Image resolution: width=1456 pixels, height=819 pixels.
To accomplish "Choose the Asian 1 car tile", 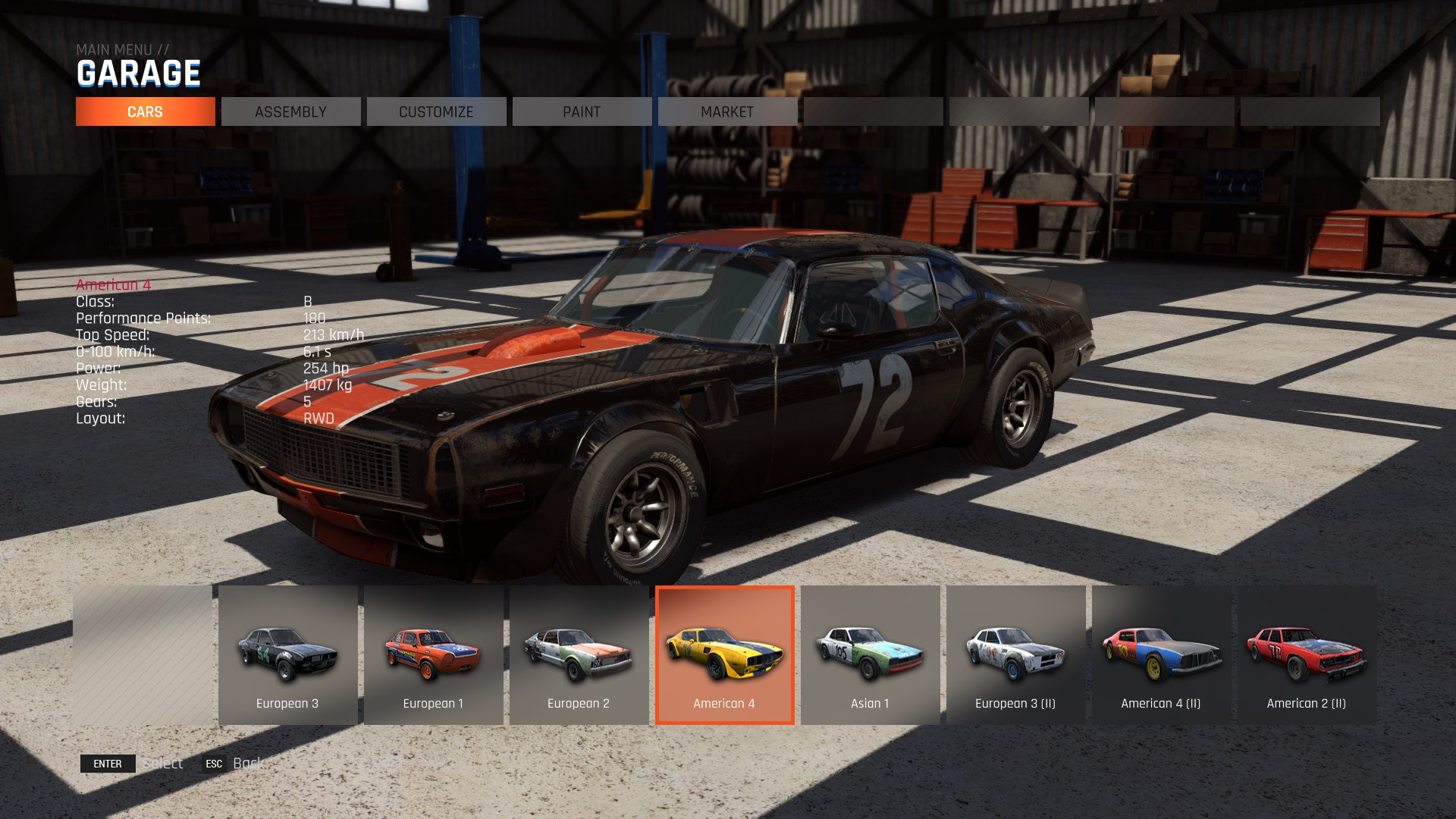I will click(870, 655).
